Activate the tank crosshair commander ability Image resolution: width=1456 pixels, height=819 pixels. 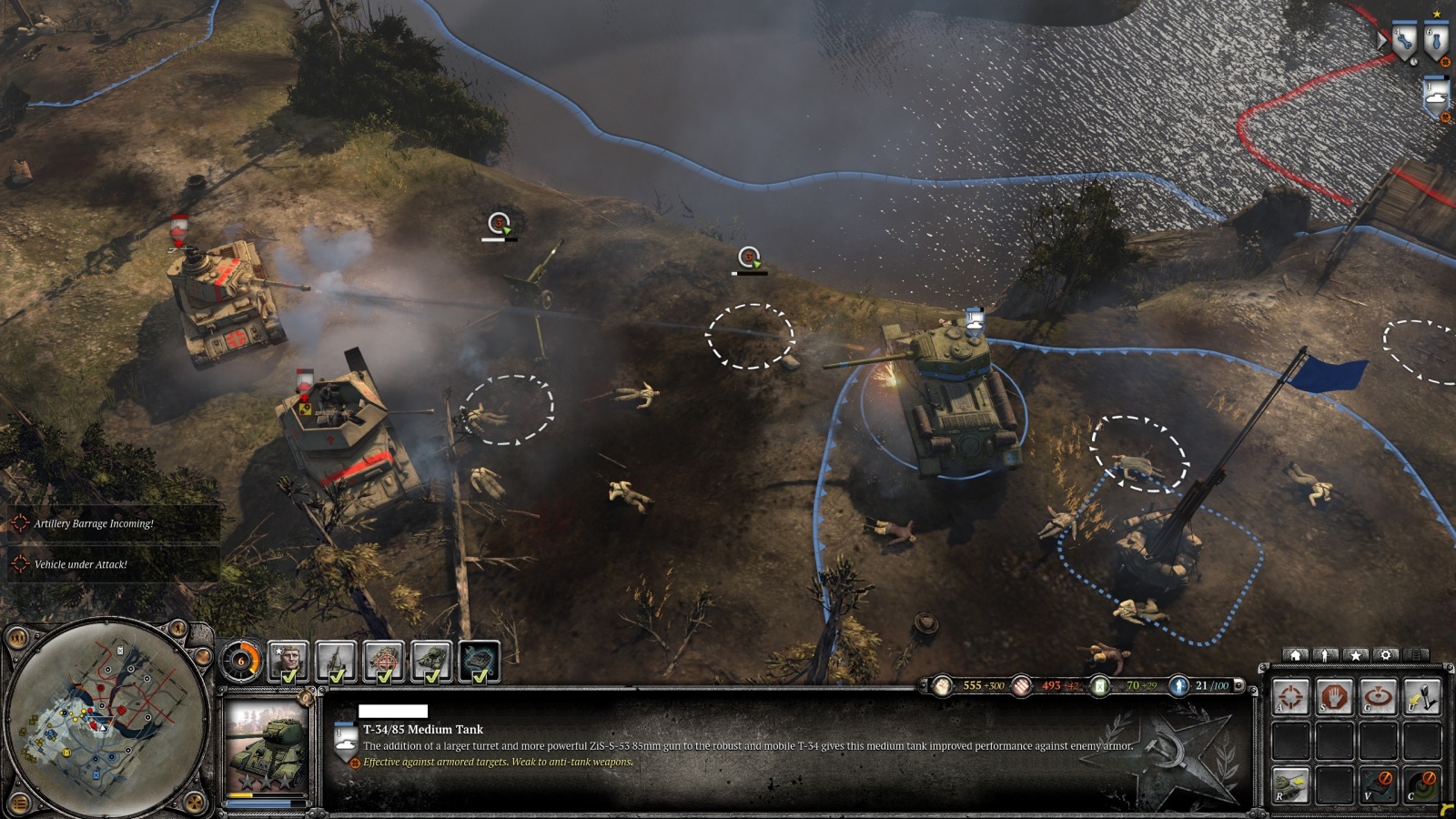click(x=383, y=661)
